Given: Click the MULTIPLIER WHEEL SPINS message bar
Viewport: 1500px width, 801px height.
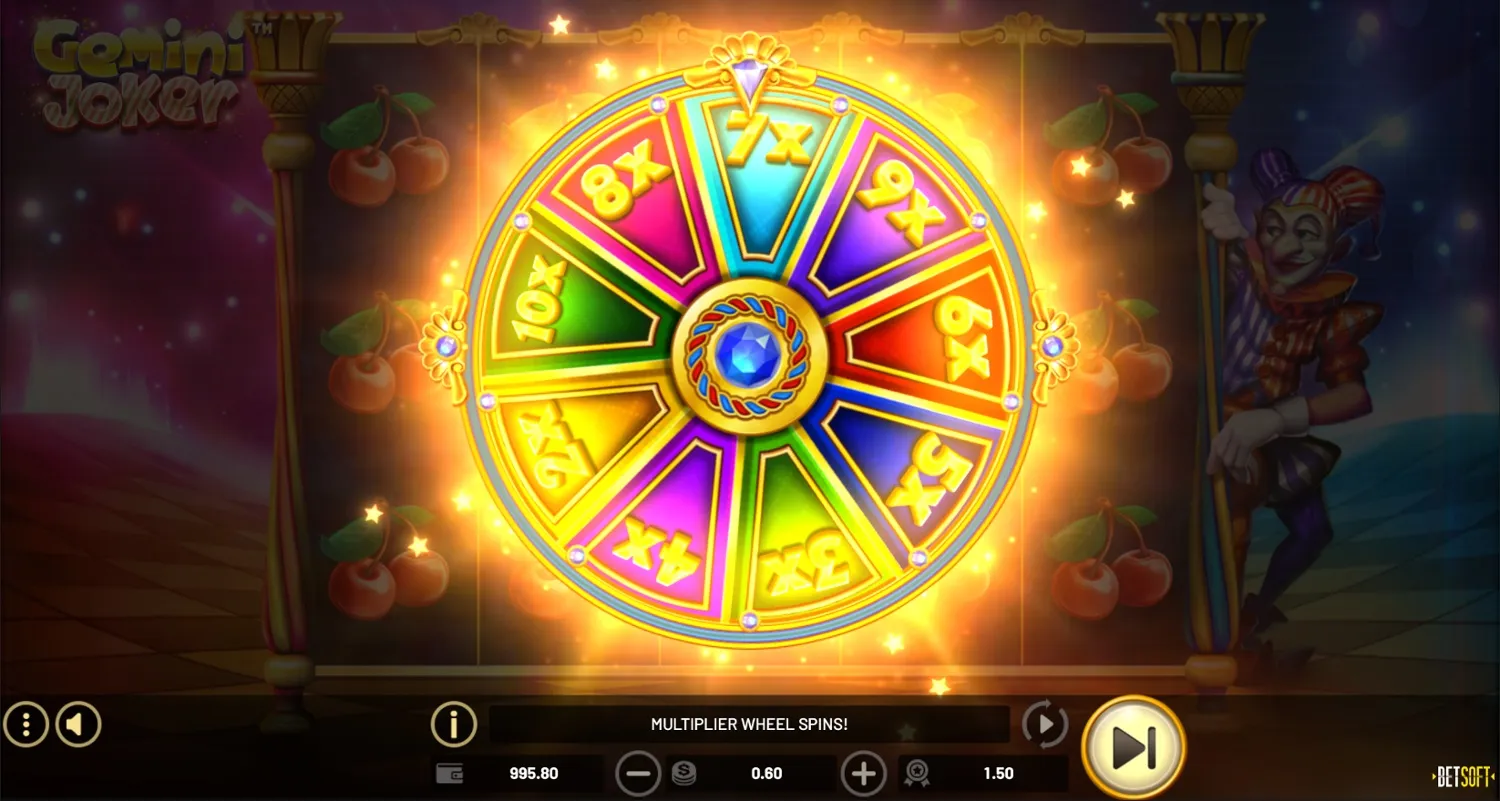Looking at the screenshot, I should (750, 723).
